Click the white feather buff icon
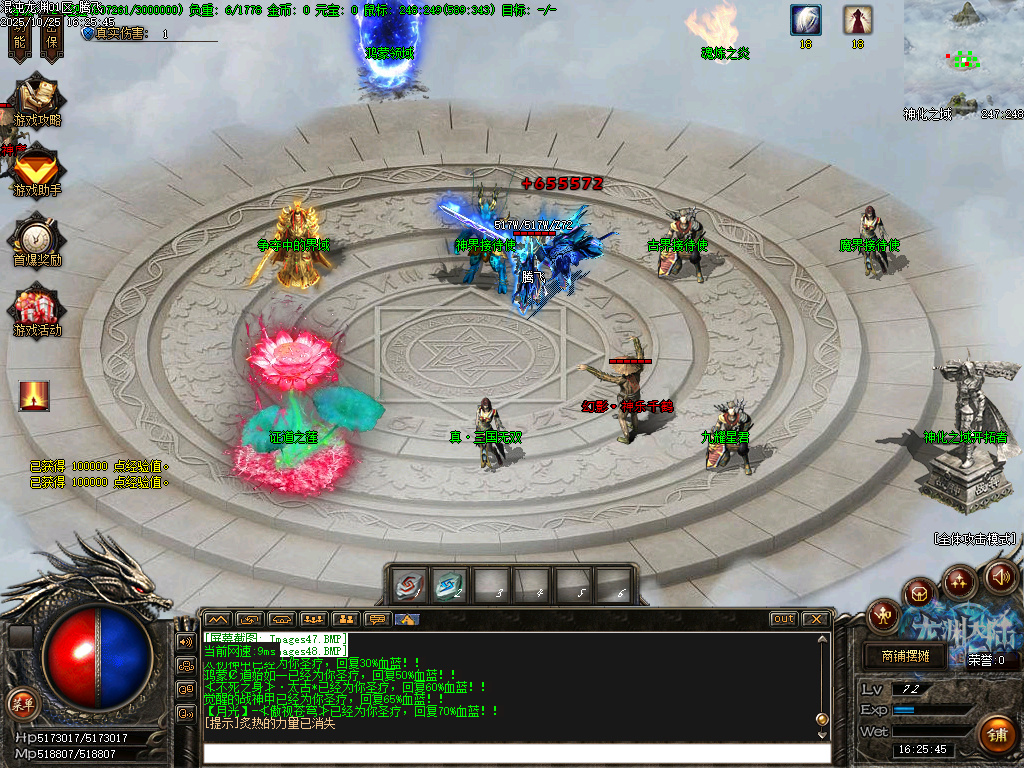The width and height of the screenshot is (1024, 768). tap(805, 19)
